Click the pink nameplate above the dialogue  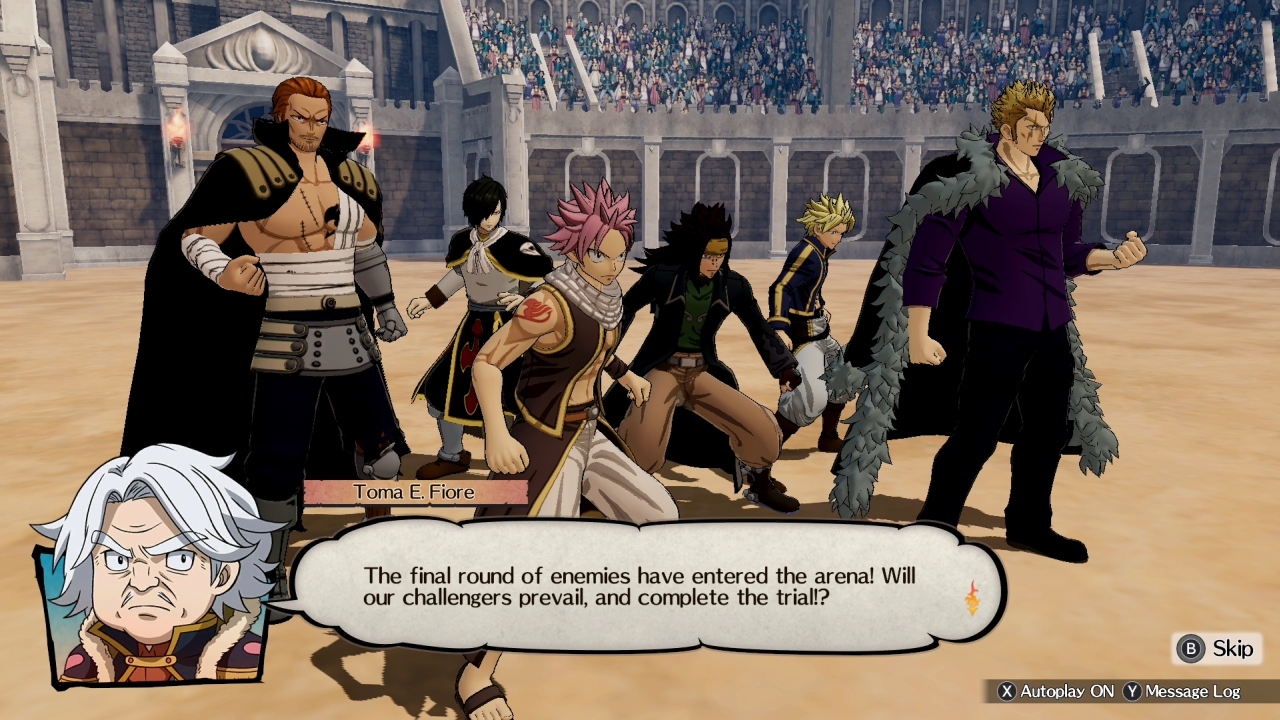(414, 491)
